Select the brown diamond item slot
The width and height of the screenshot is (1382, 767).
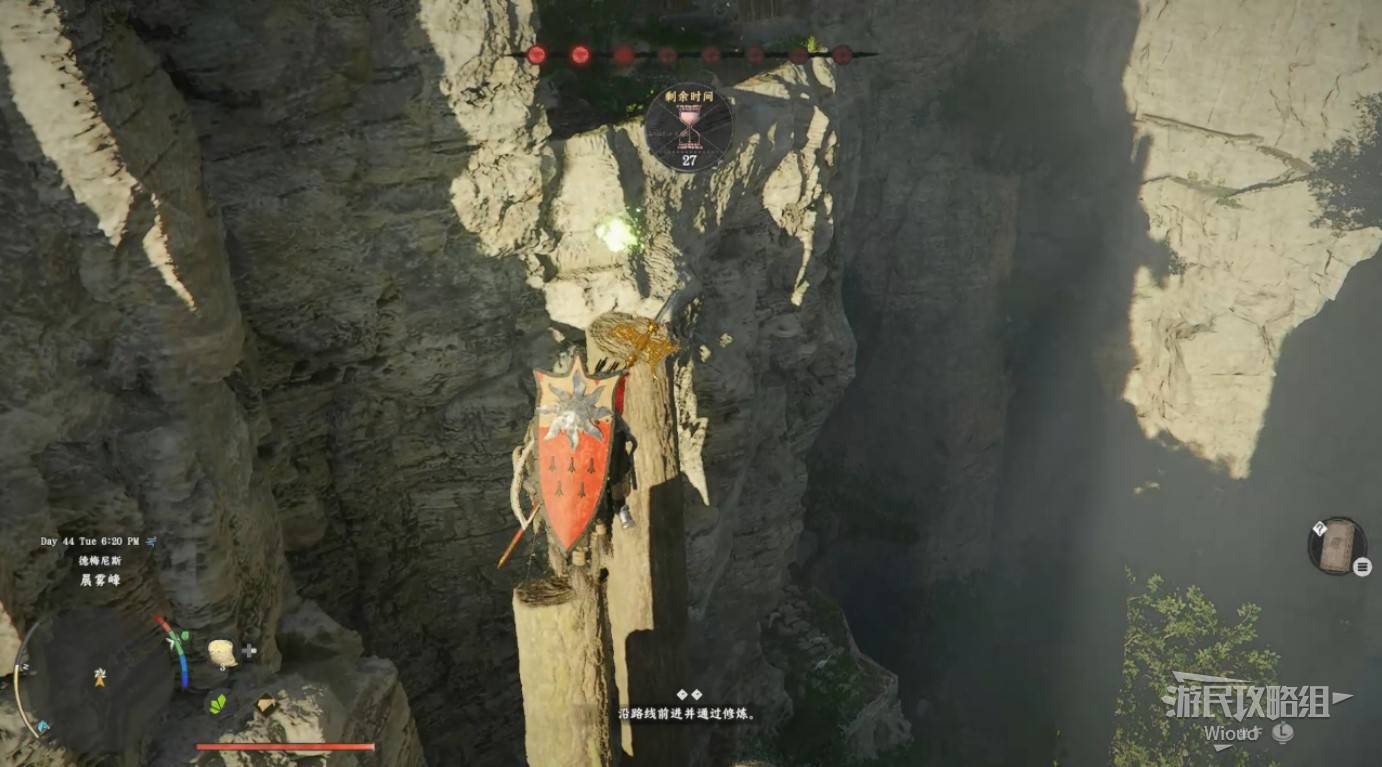pos(266,704)
